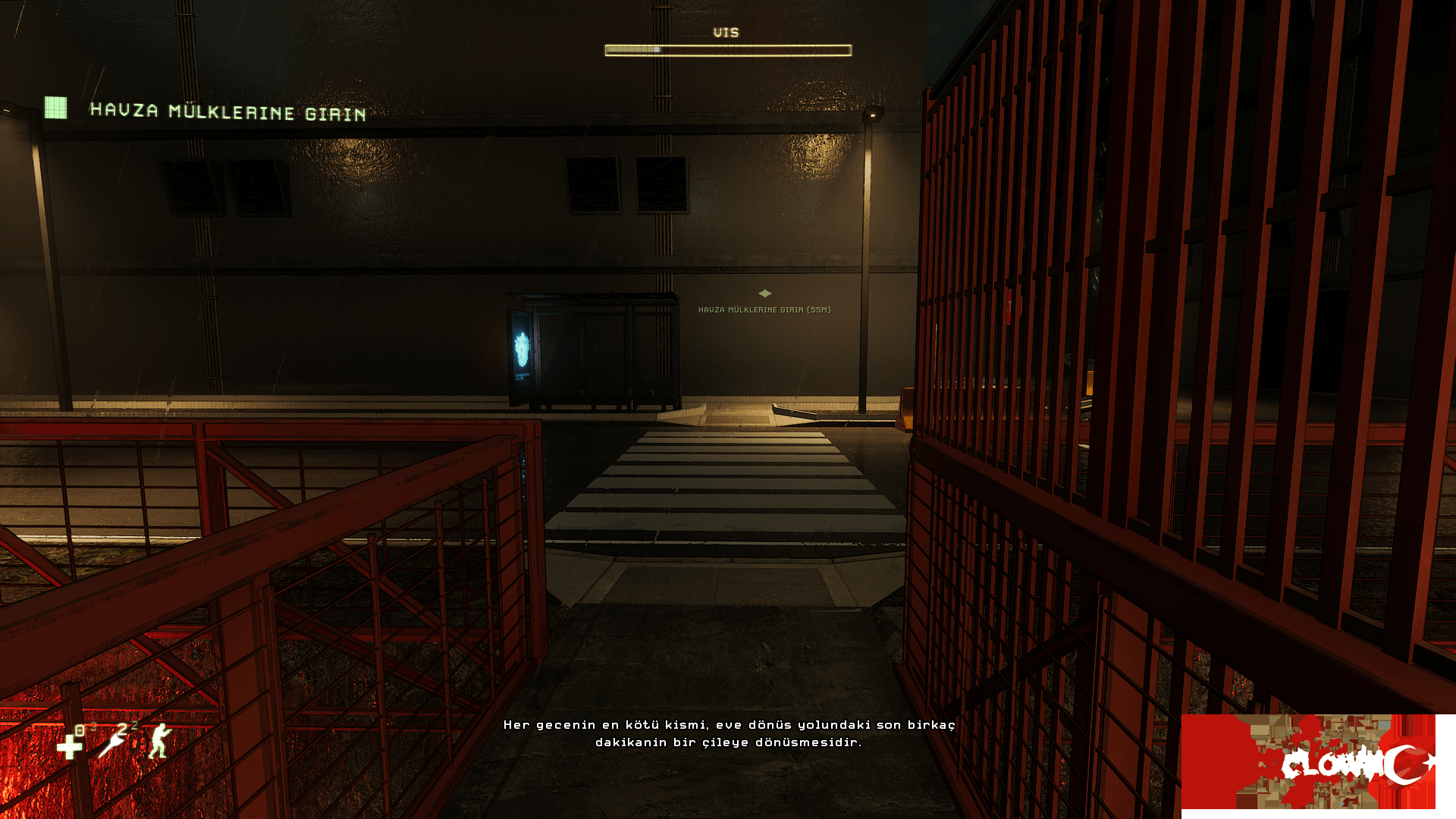Select the health cross icon
Screen dimensions: 1456x819
[x=68, y=748]
